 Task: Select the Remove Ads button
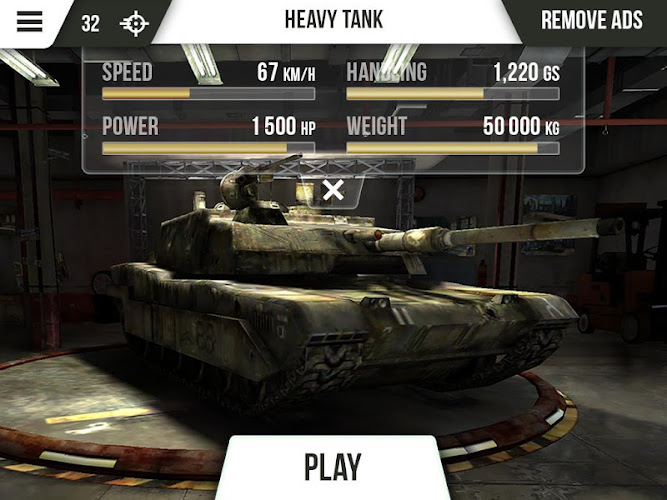click(591, 21)
